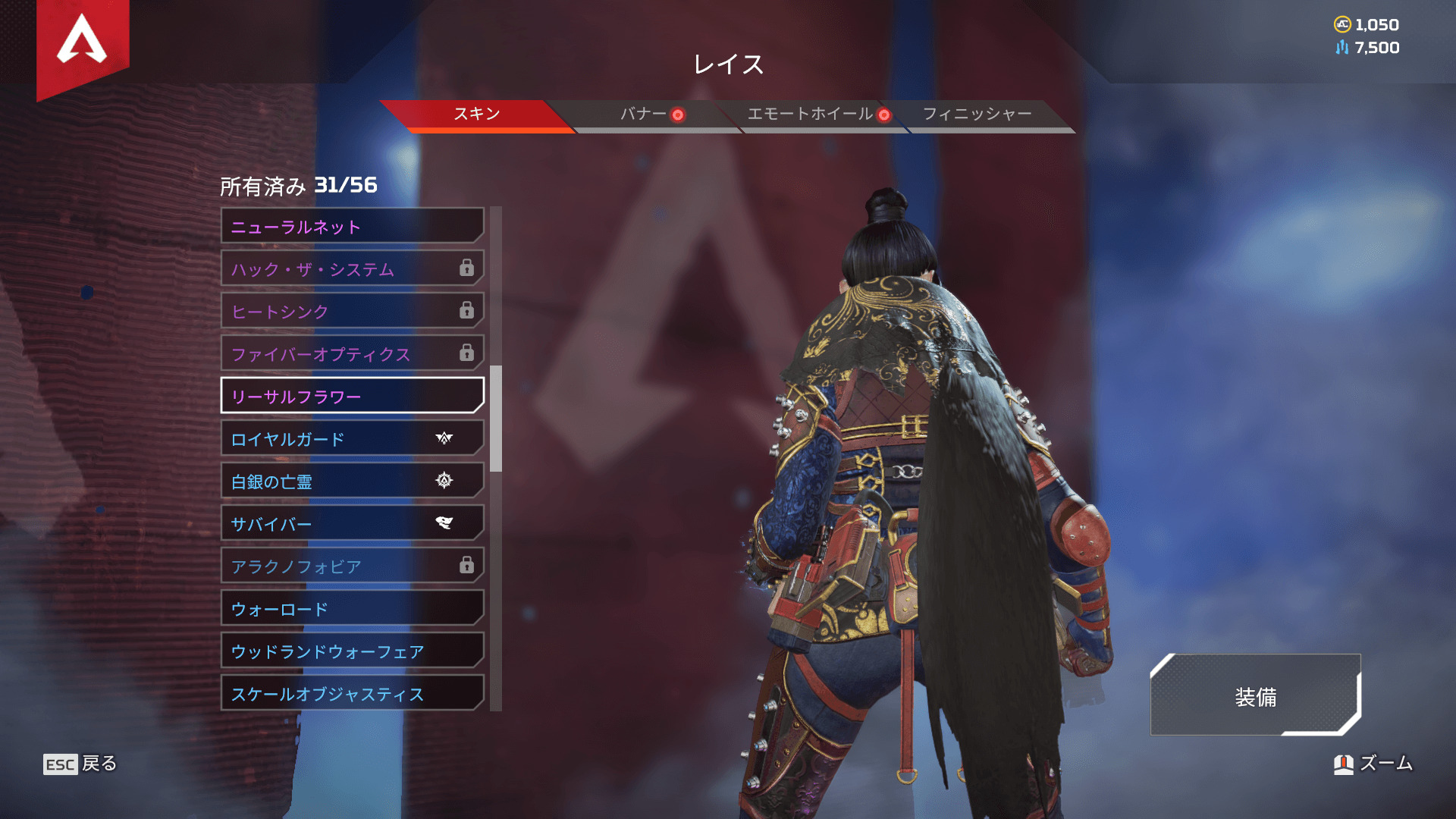Select the locked アラクノフォビア skin

(x=352, y=566)
